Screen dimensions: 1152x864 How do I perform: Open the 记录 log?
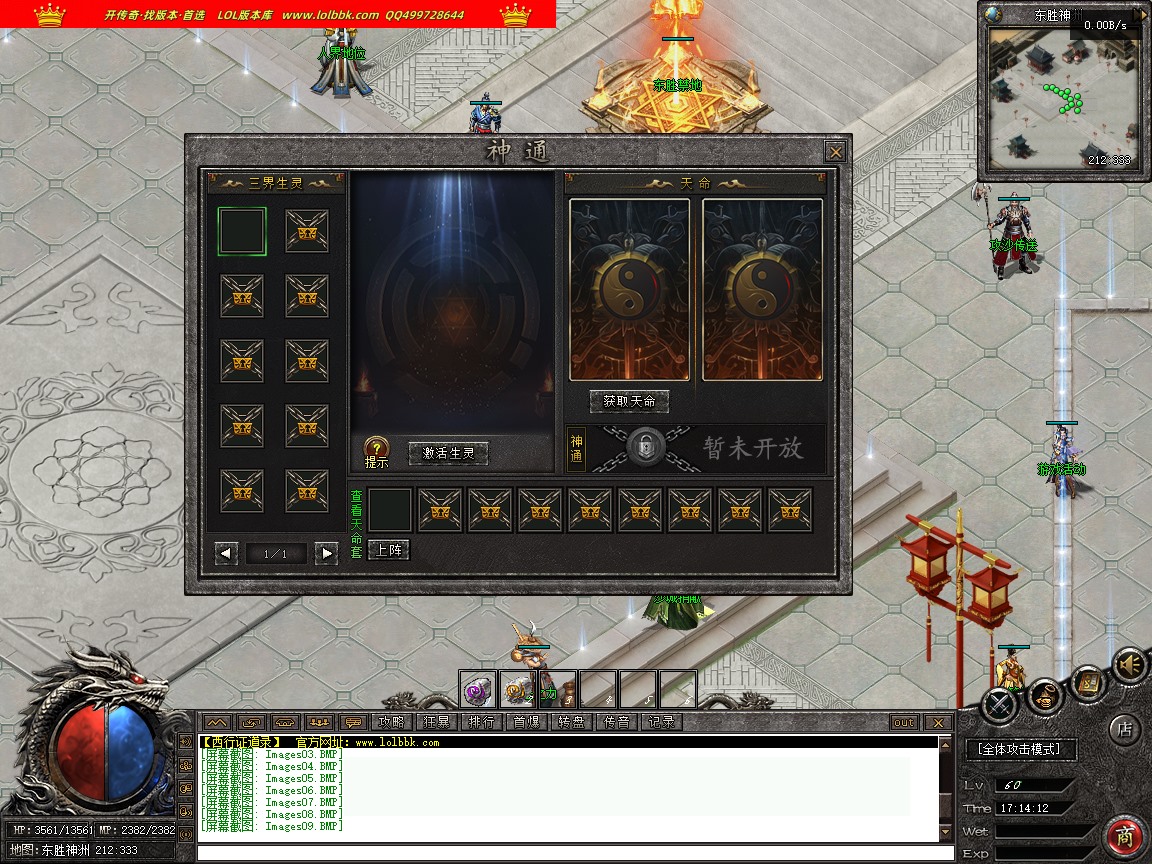[661, 722]
